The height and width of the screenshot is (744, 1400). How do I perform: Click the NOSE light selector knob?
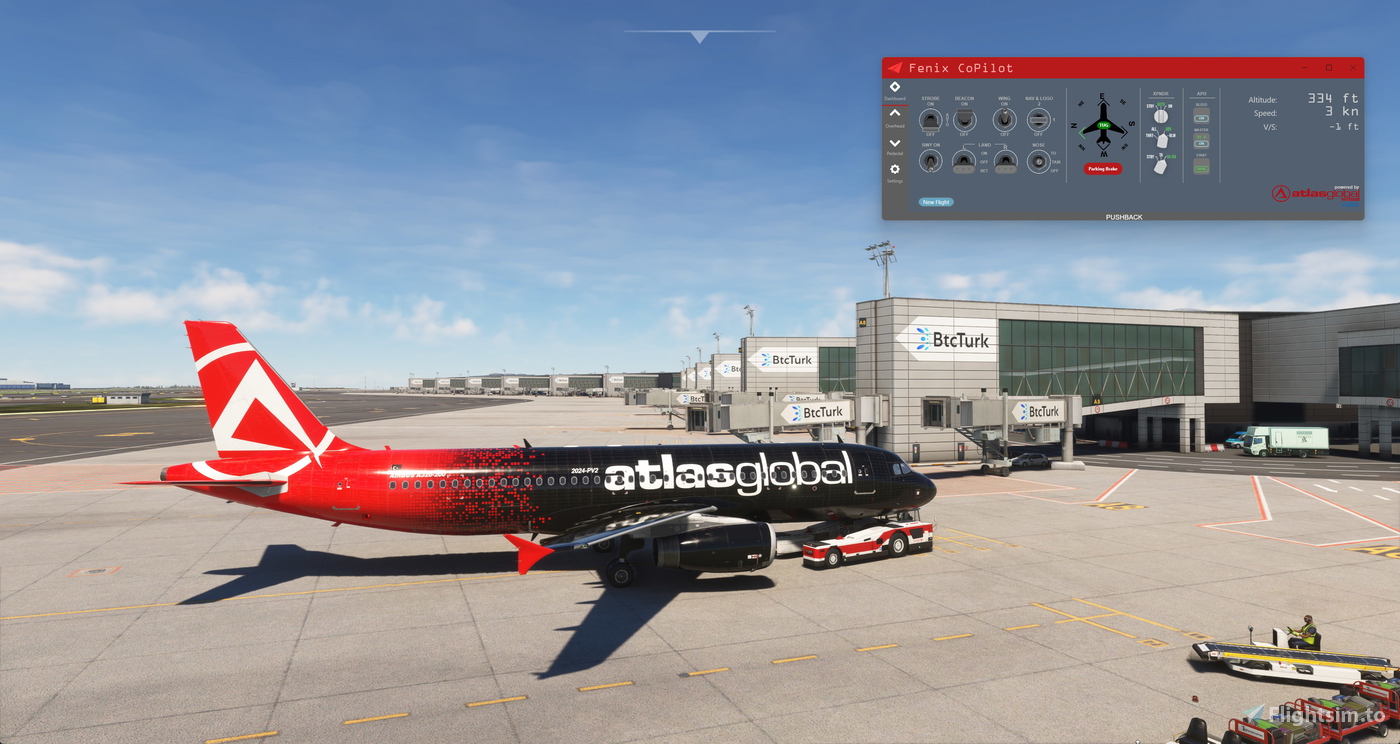tap(1040, 161)
